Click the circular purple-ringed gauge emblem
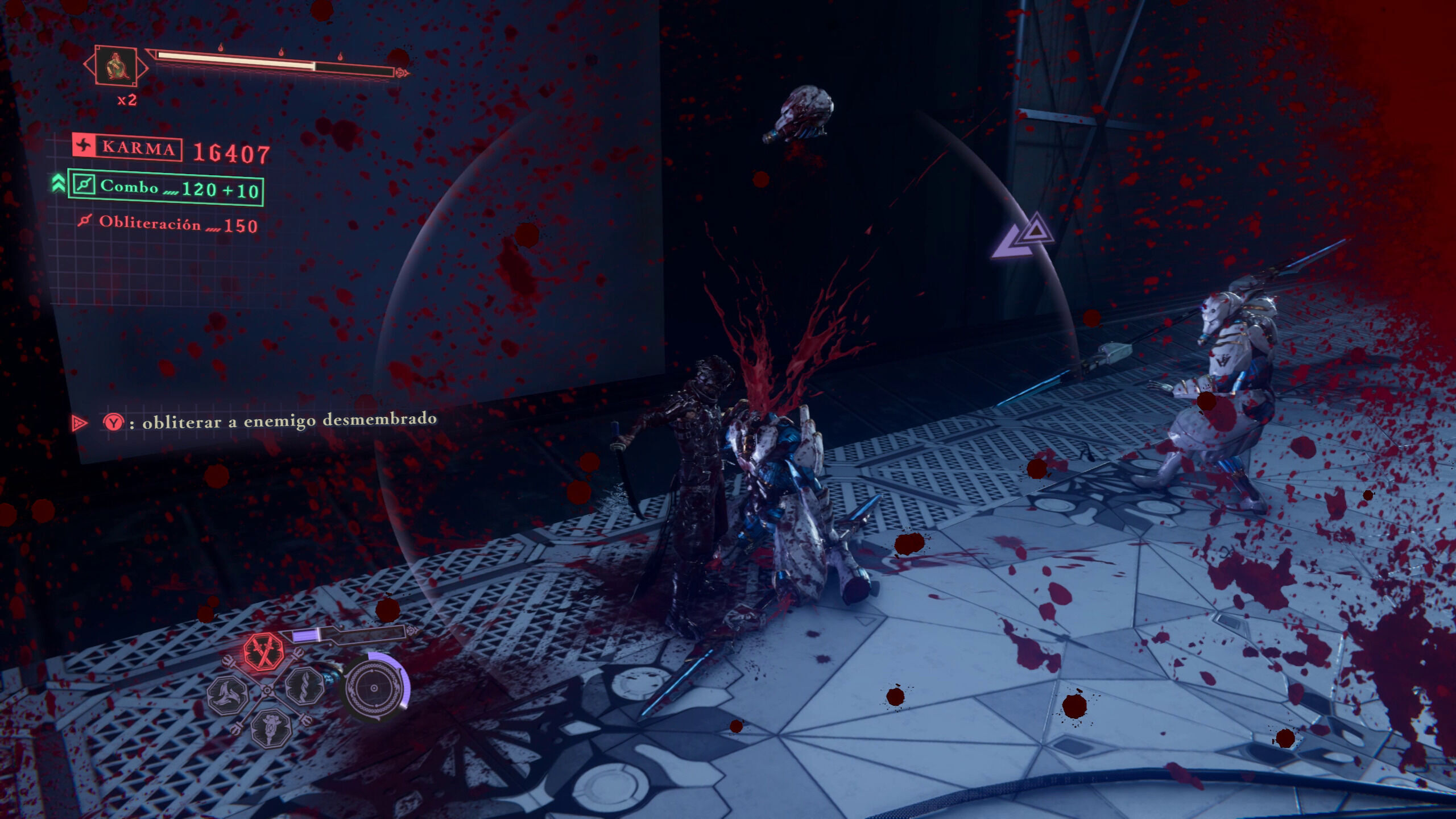 374,688
